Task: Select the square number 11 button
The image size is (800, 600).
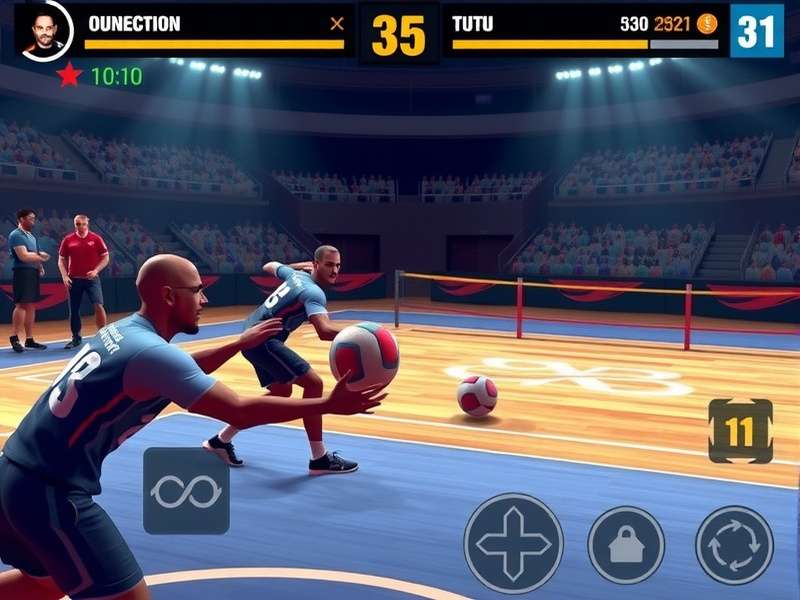Action: (740, 431)
